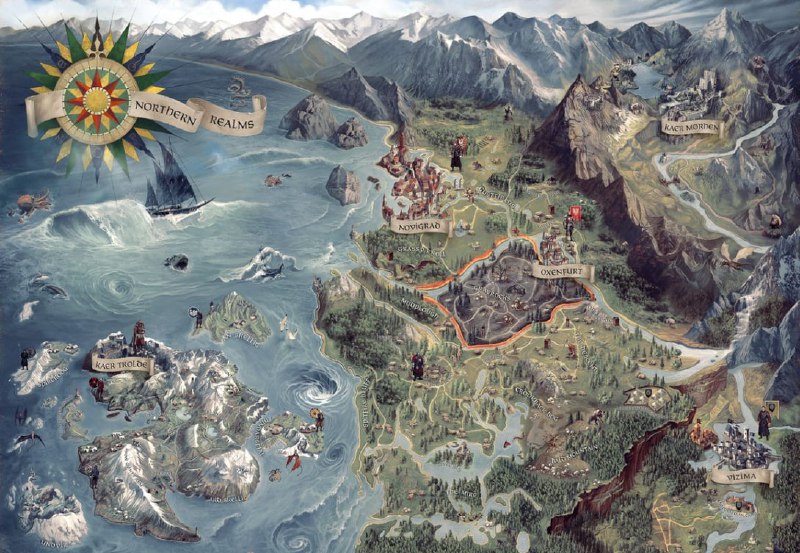The width and height of the screenshot is (800, 553).
Task: Open the Oxenfurt map label
Action: (560, 271)
